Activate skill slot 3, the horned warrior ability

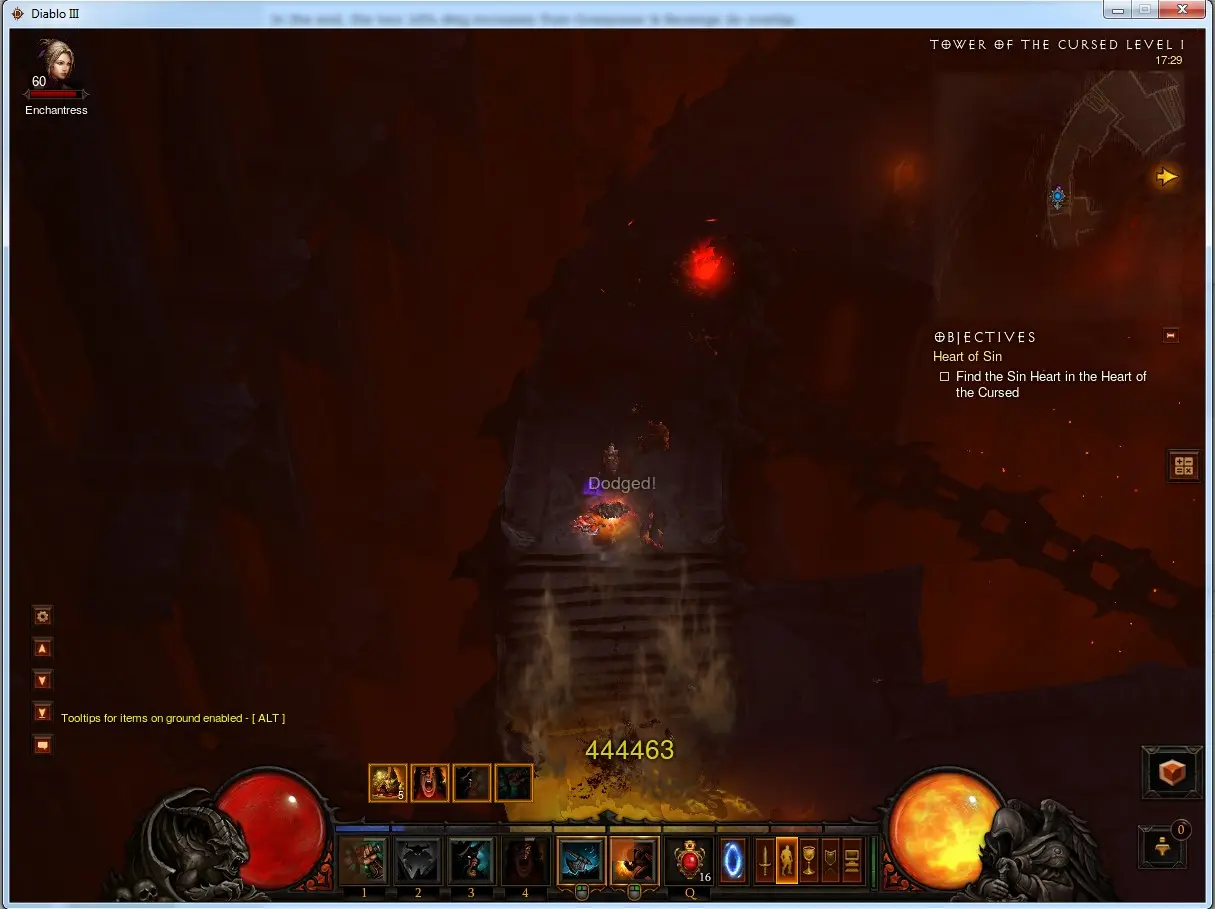pyautogui.click(x=471, y=861)
